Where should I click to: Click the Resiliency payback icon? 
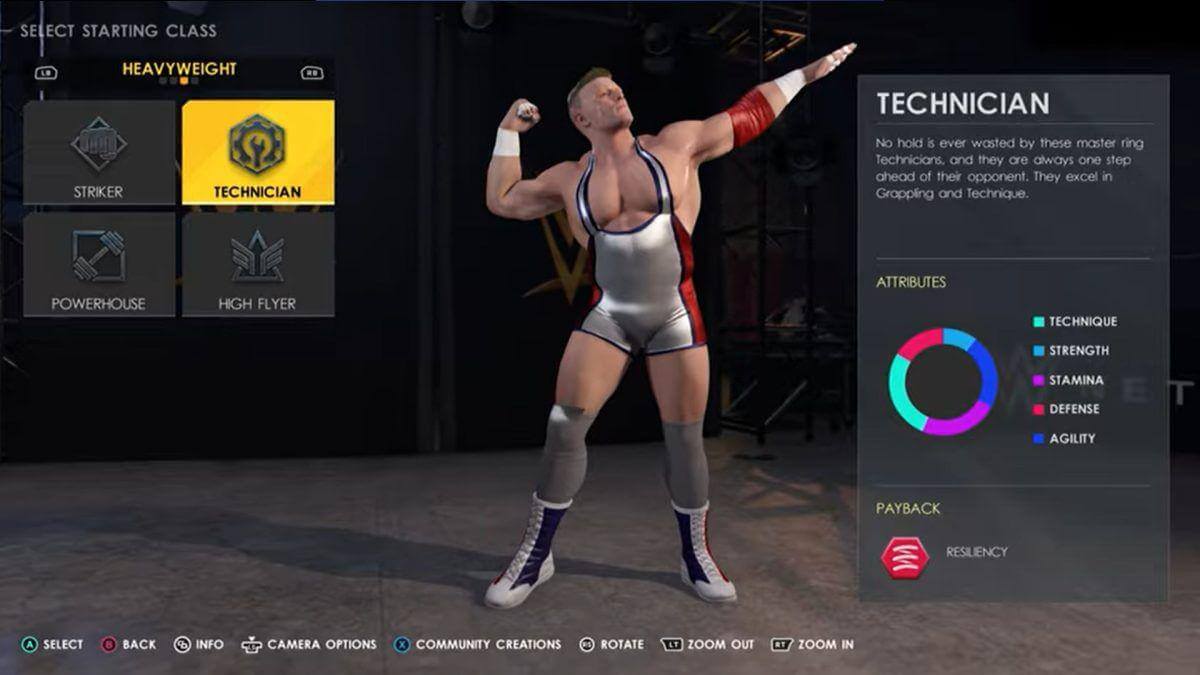coord(904,555)
